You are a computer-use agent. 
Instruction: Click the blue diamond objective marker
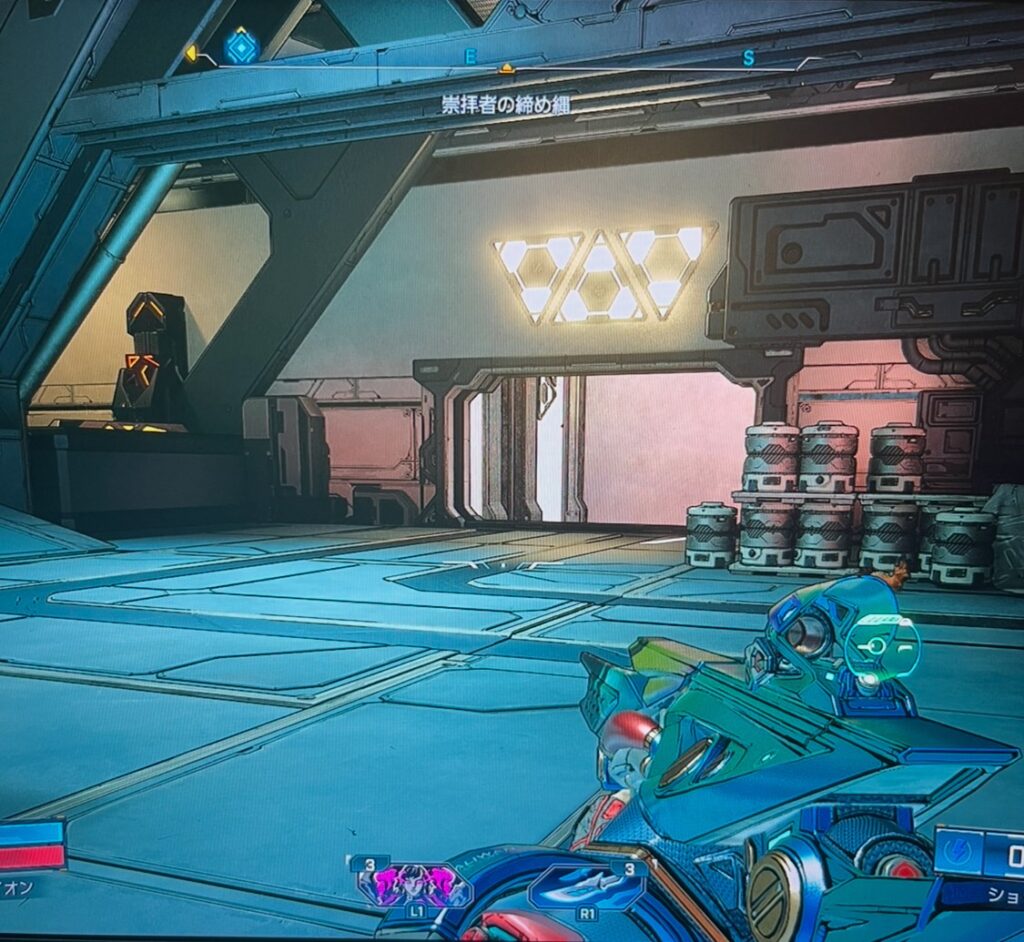point(241,46)
